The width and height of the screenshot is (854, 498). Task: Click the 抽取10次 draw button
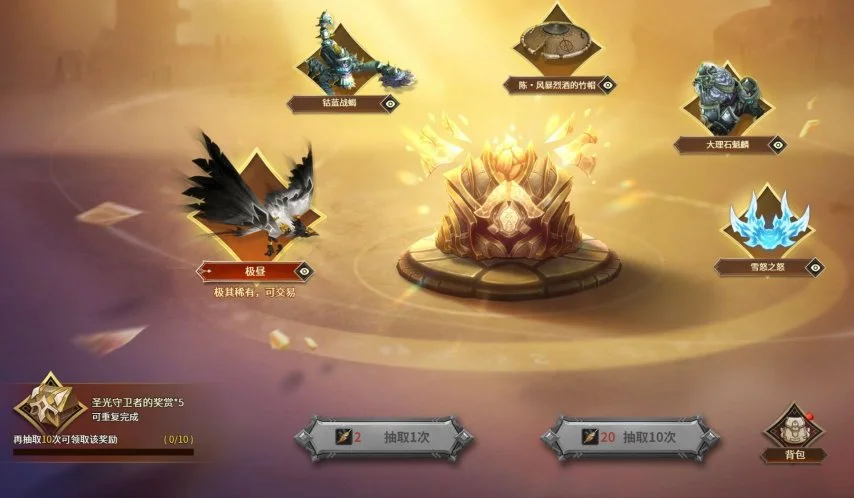point(630,437)
